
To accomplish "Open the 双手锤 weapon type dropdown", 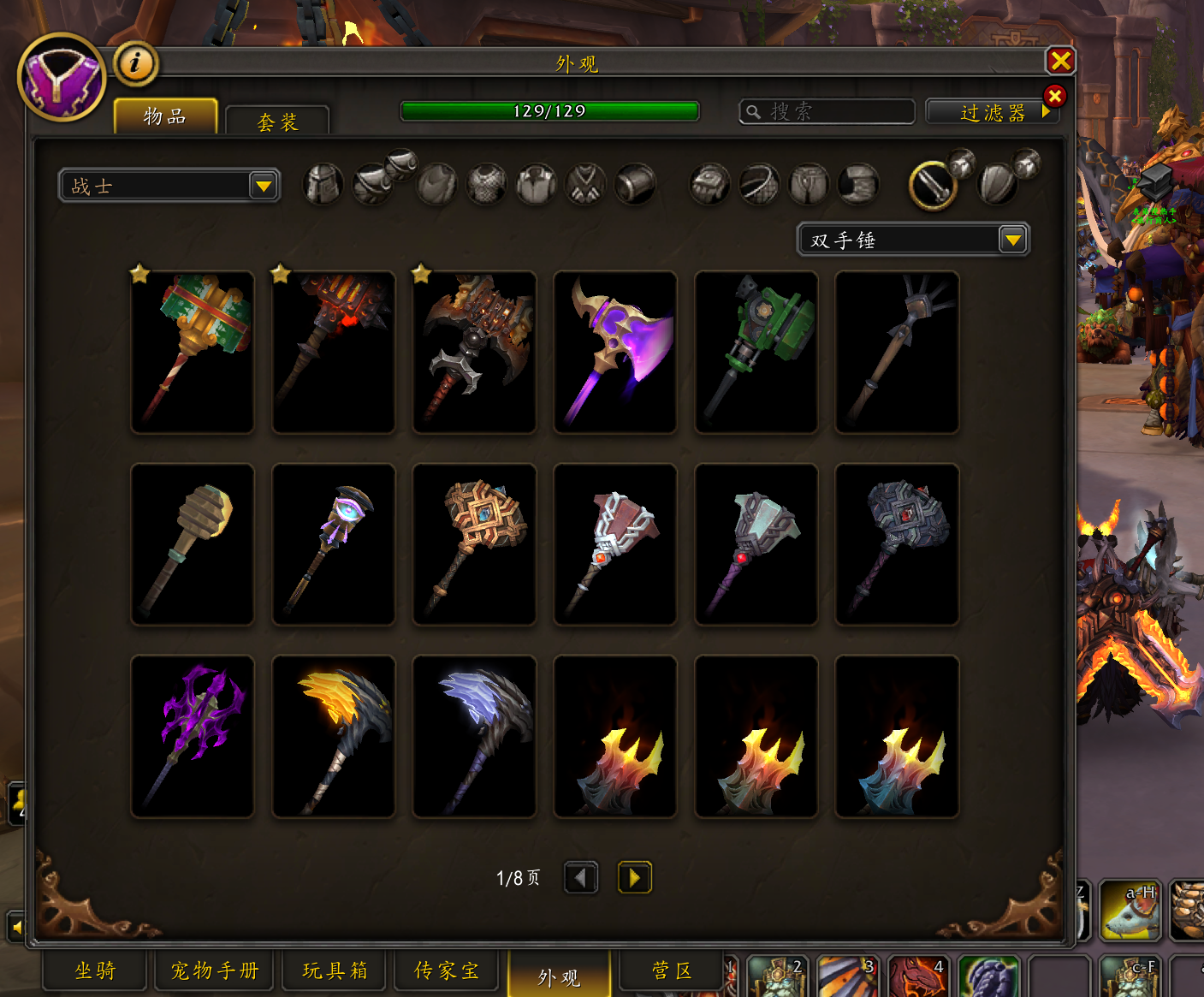I will click(x=913, y=240).
